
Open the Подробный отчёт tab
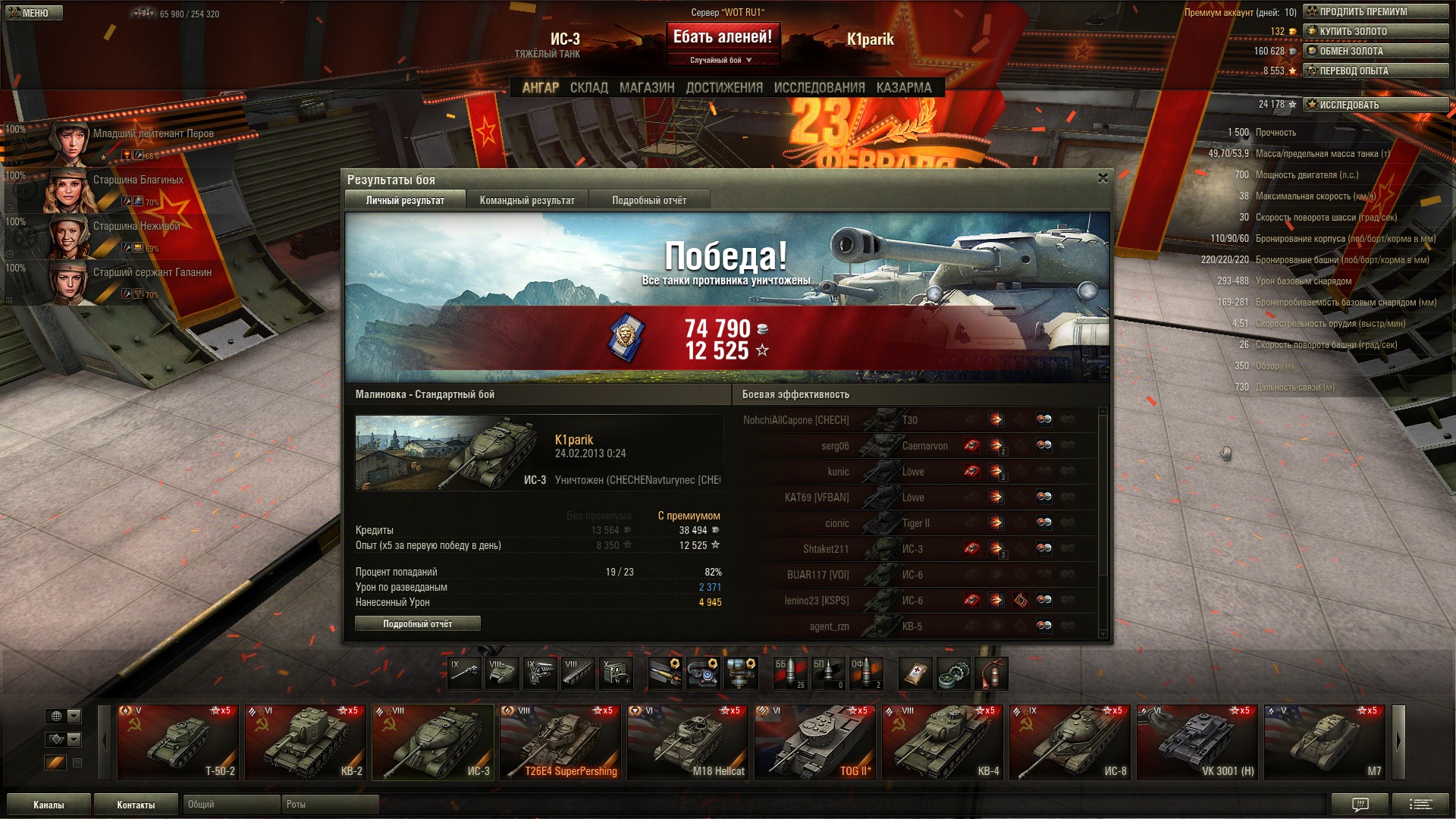(649, 201)
